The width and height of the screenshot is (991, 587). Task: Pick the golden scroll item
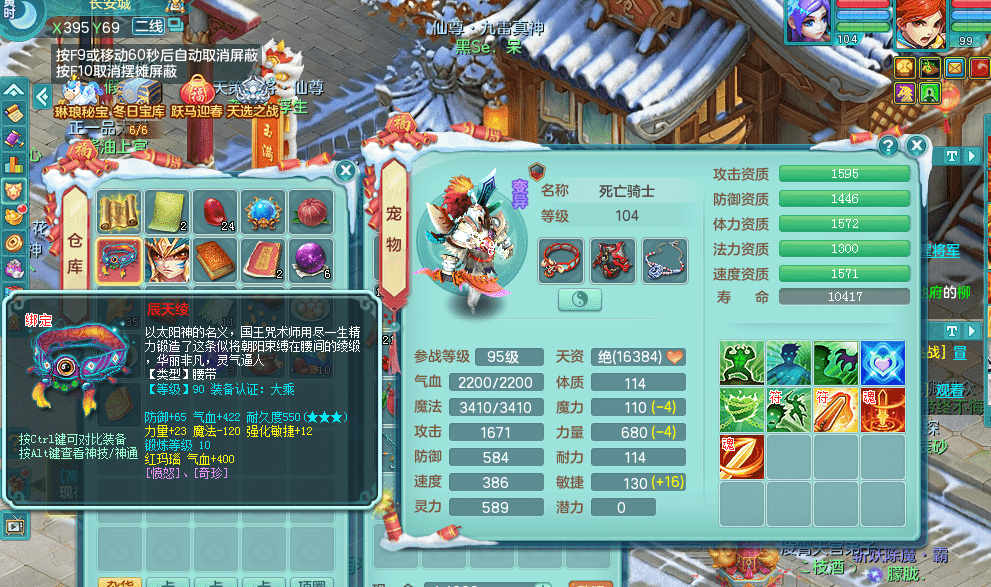tap(117, 211)
